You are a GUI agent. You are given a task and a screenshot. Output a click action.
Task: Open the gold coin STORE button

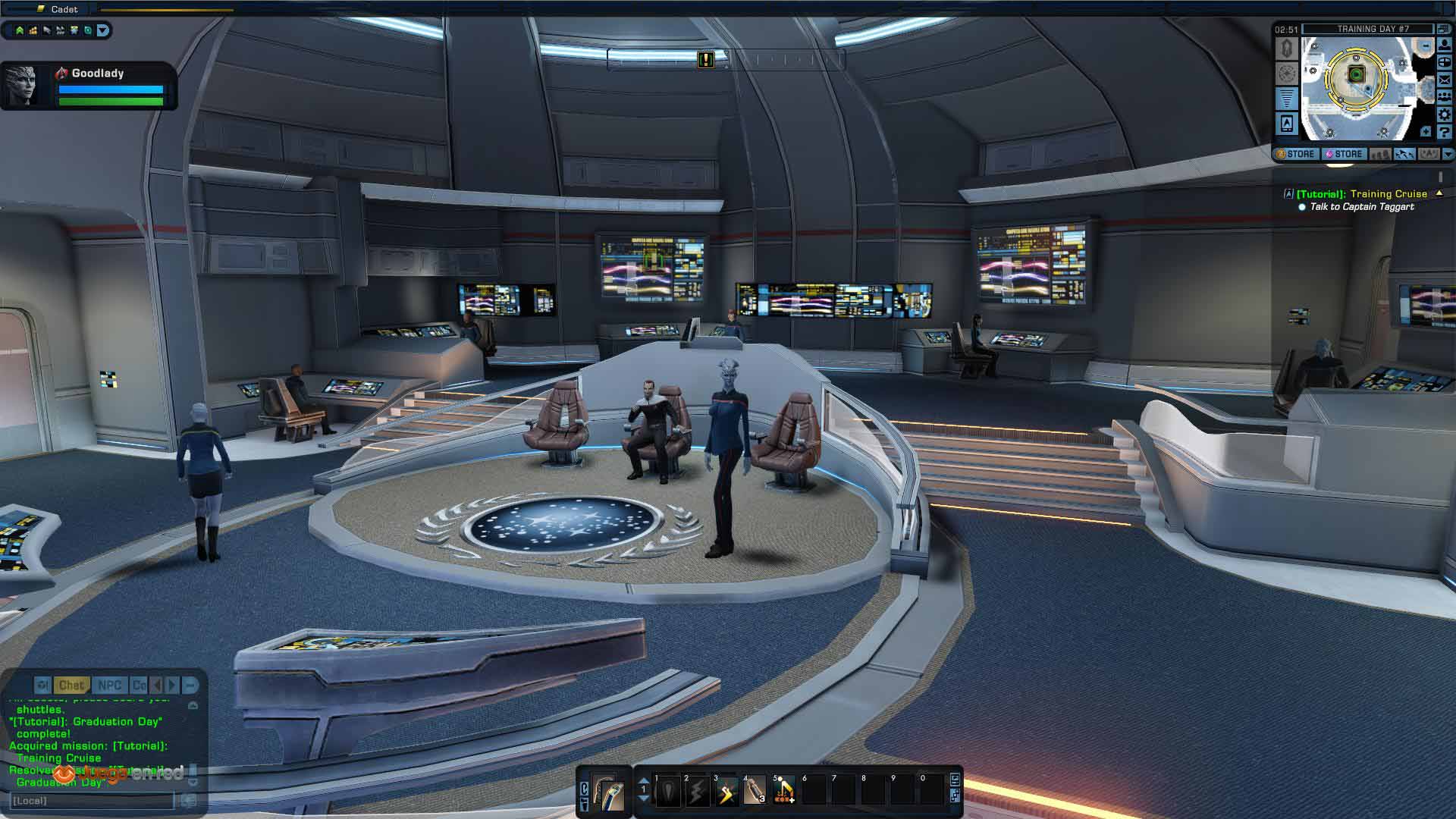point(1296,154)
